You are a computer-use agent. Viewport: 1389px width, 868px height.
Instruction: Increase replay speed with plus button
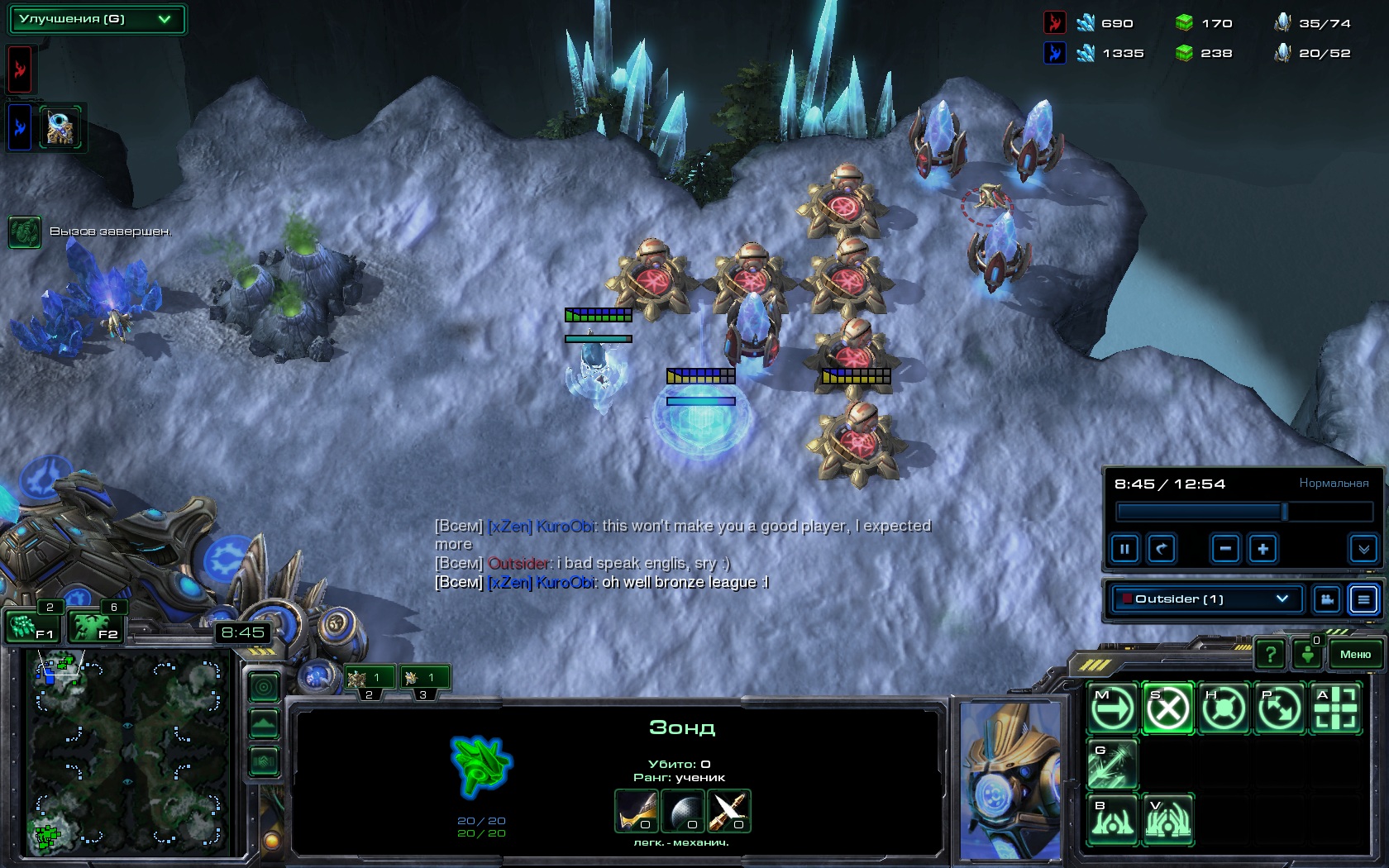1263,549
